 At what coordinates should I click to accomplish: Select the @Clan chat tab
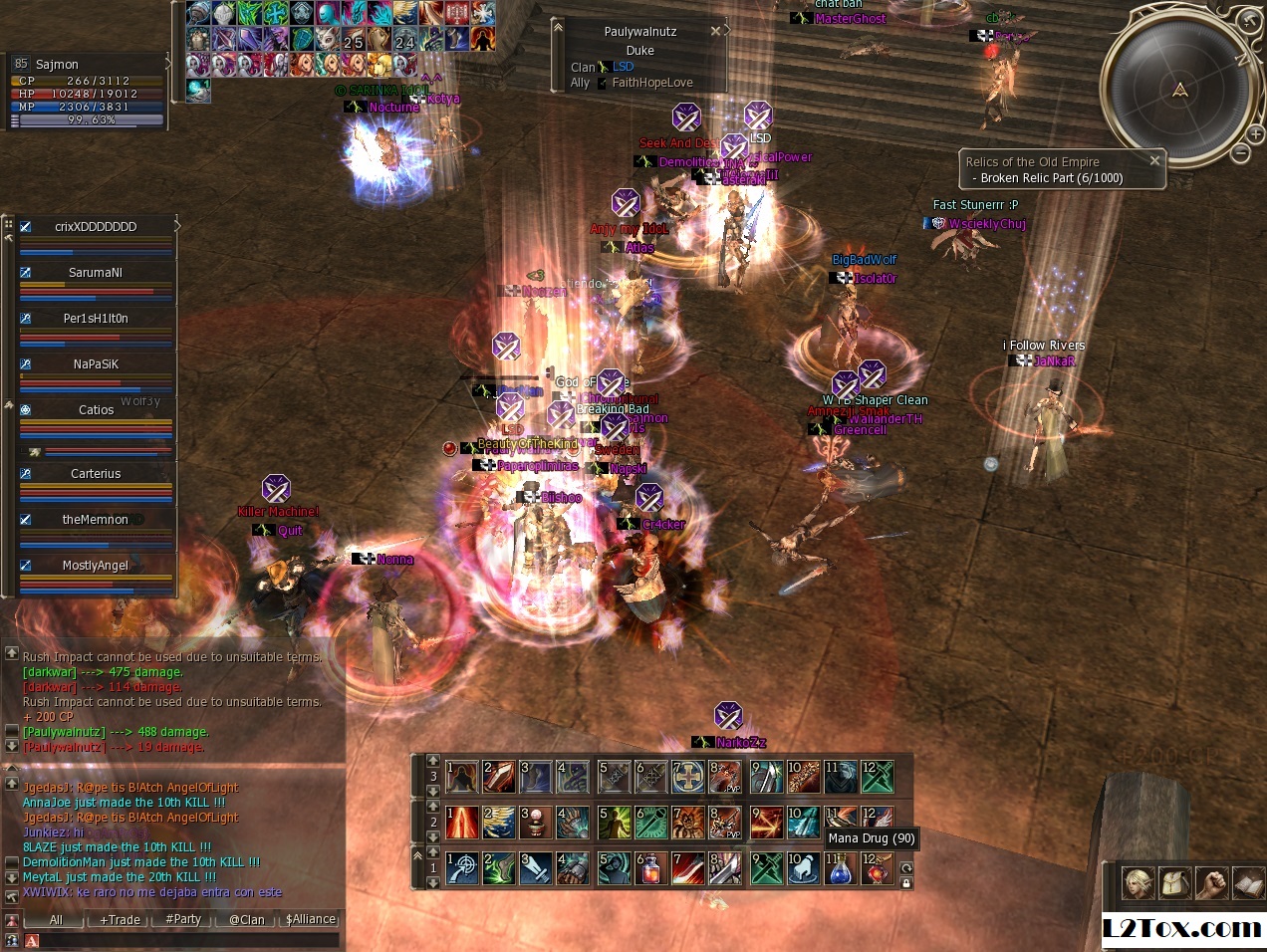(246, 919)
